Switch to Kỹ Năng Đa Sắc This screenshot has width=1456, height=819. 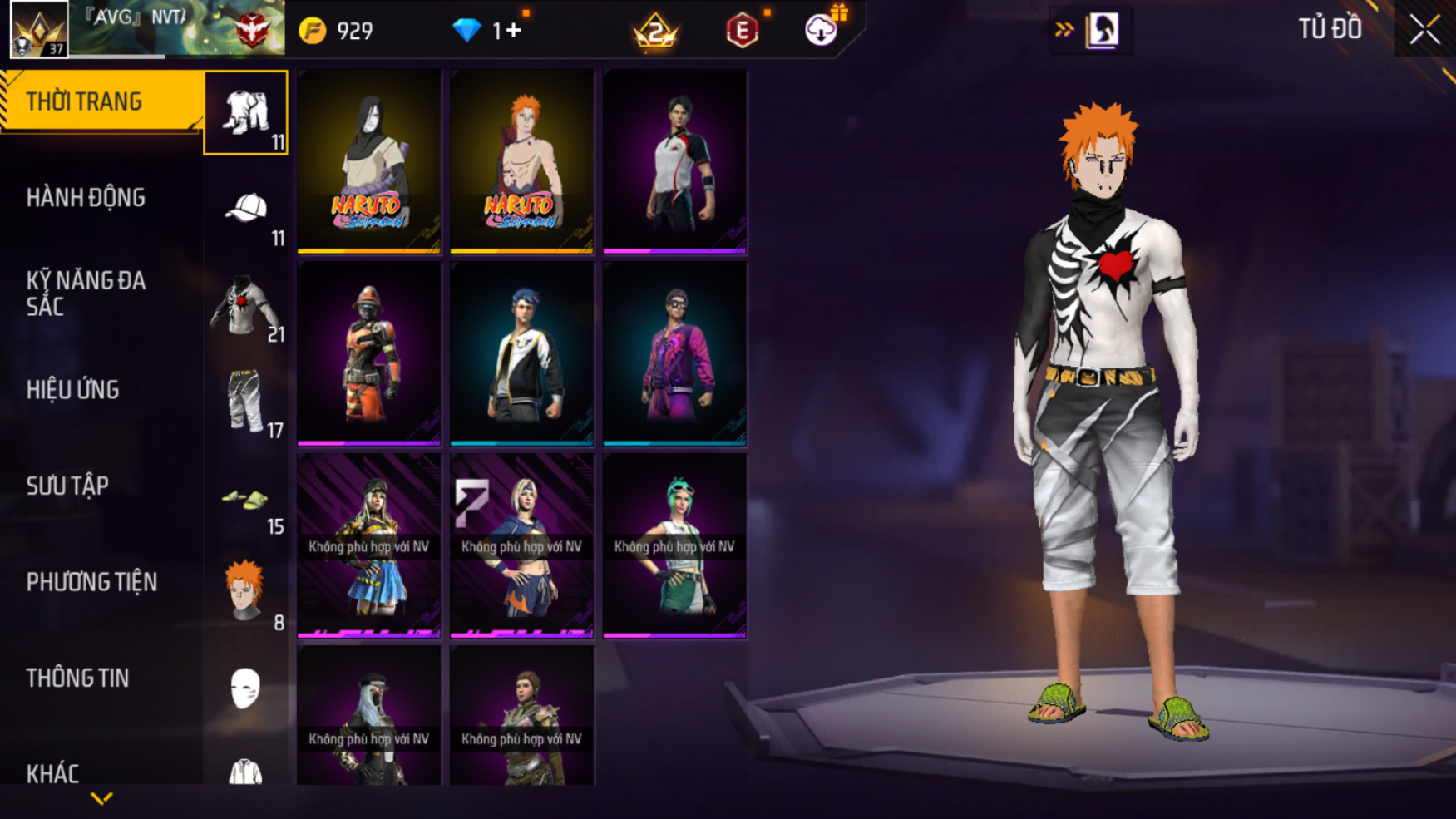tap(86, 294)
